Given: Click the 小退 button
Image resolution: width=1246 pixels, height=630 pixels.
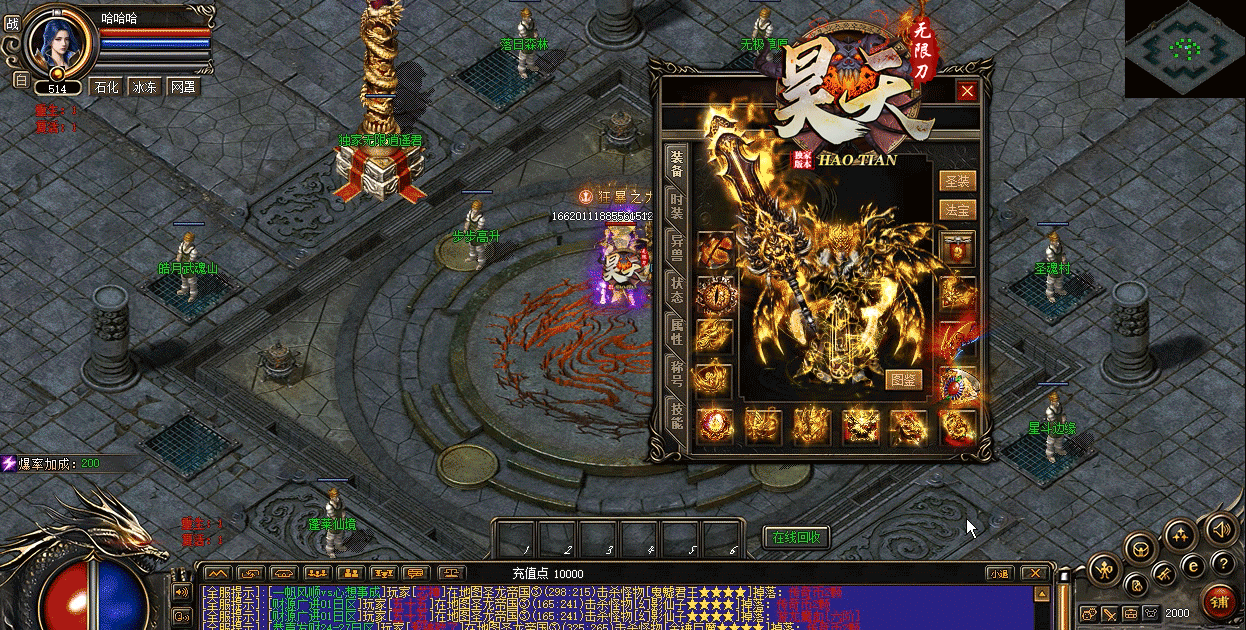Looking at the screenshot, I should [998, 573].
